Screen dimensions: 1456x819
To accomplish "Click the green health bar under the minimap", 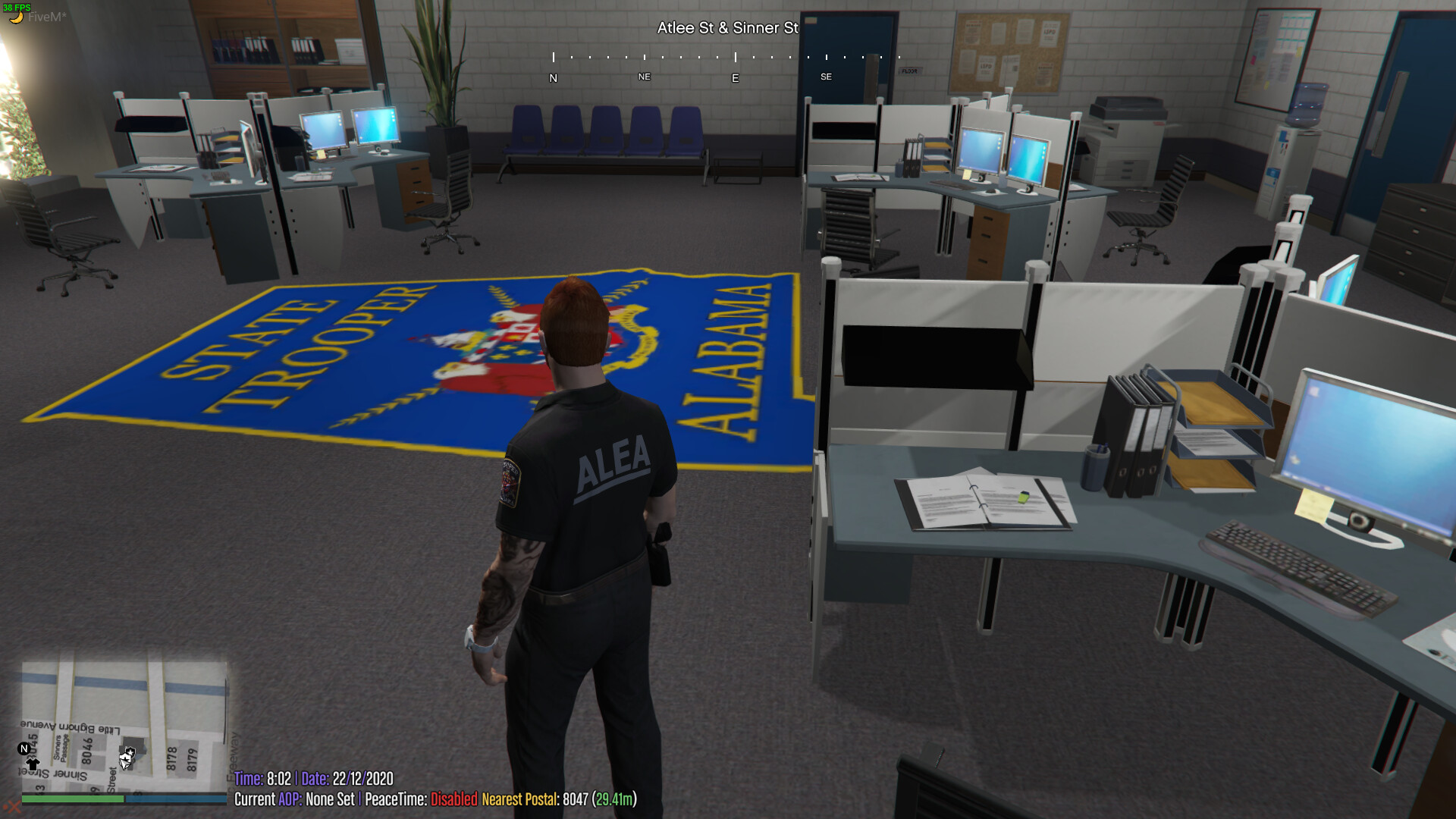I will pos(72,799).
